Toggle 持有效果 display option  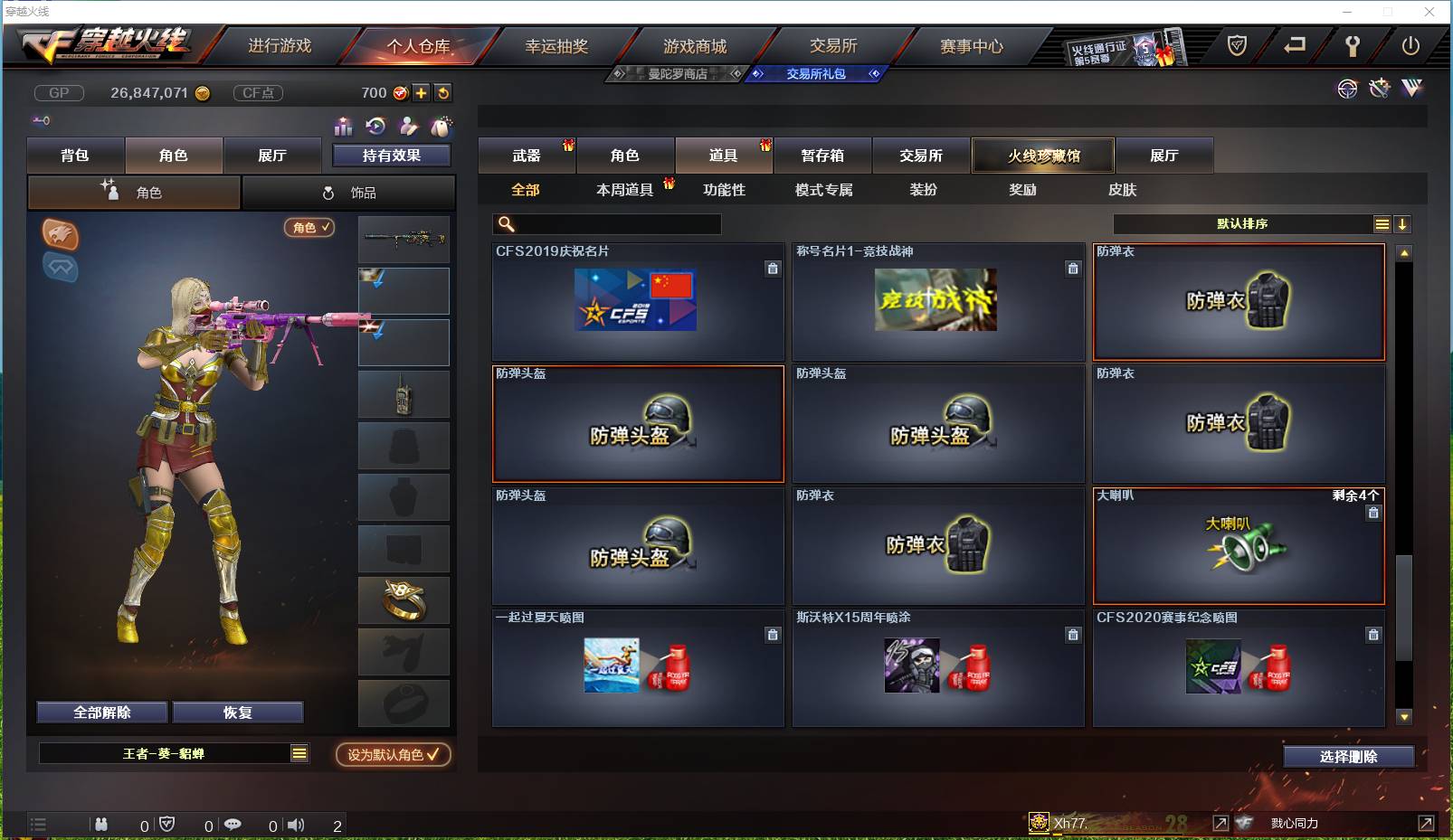pyautogui.click(x=393, y=155)
